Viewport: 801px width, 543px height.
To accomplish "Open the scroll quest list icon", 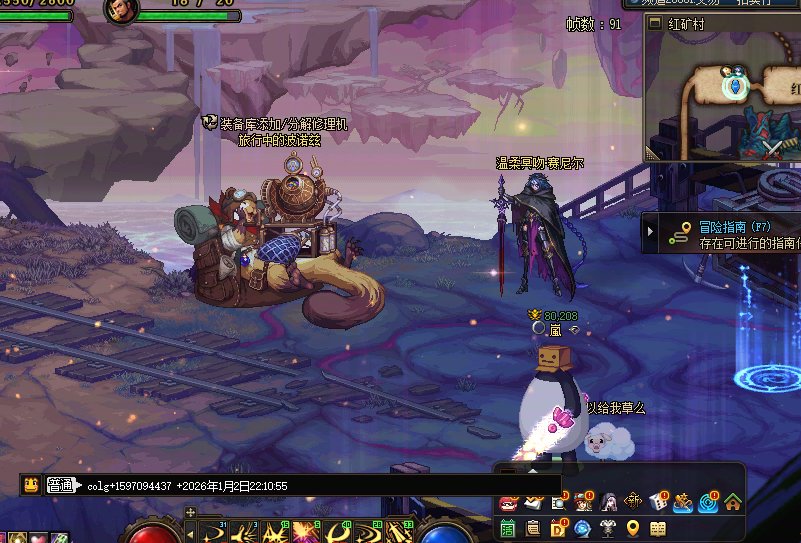I will 533,528.
